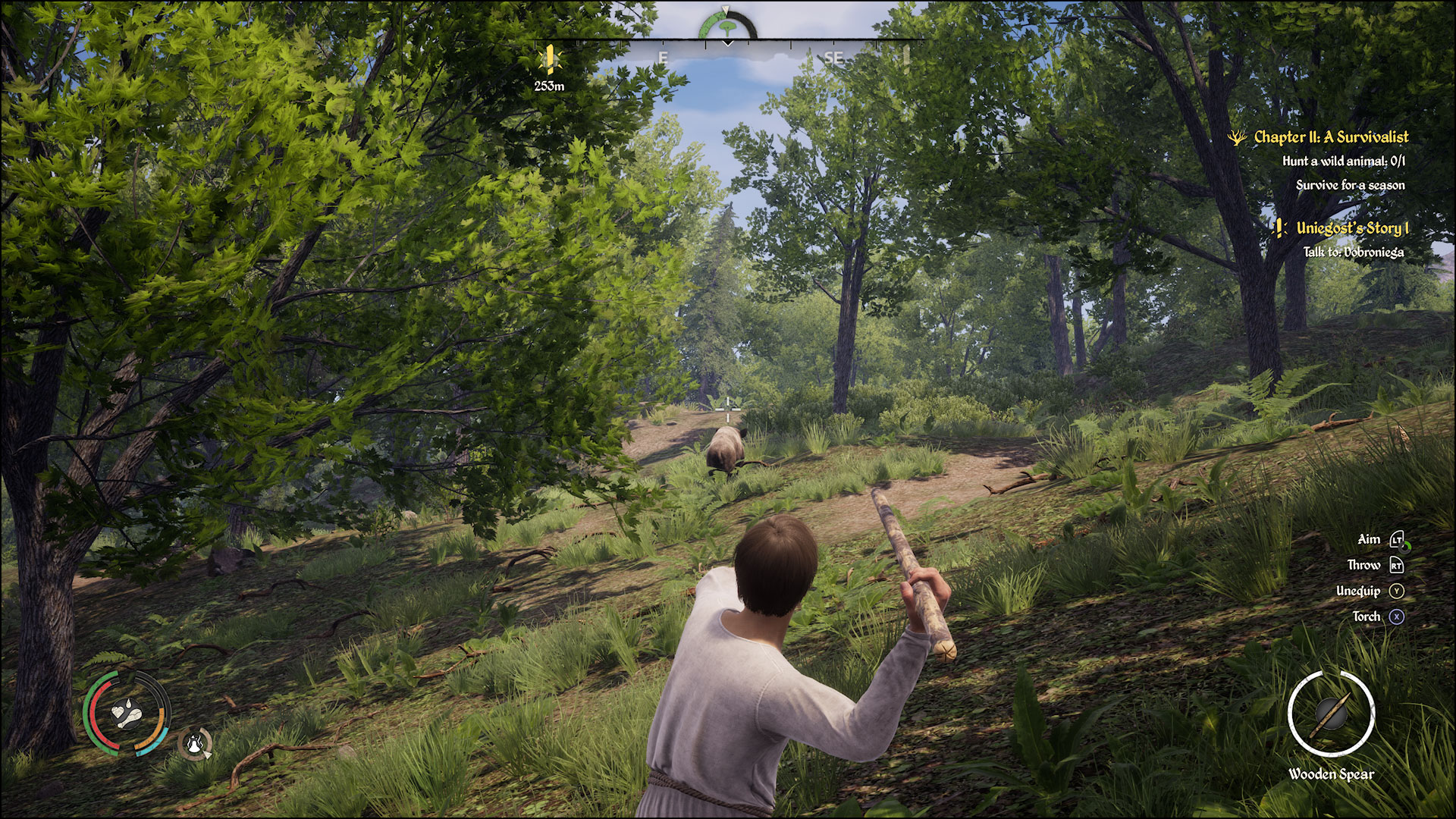Image resolution: width=1456 pixels, height=819 pixels.
Task: Click the potion flask buff icon
Action: click(196, 743)
